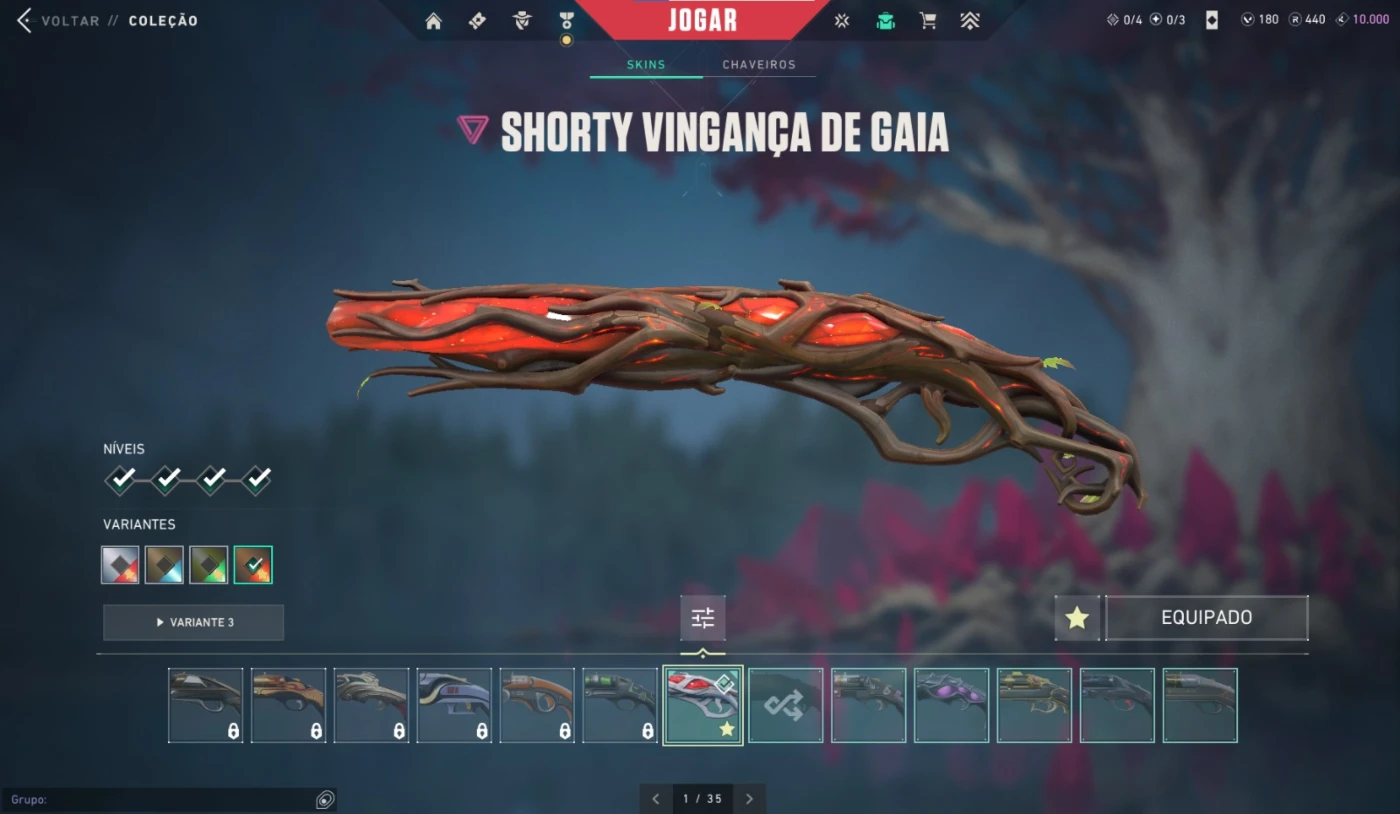Click the EQUIPADO button
This screenshot has width=1400, height=814.
tap(1206, 618)
